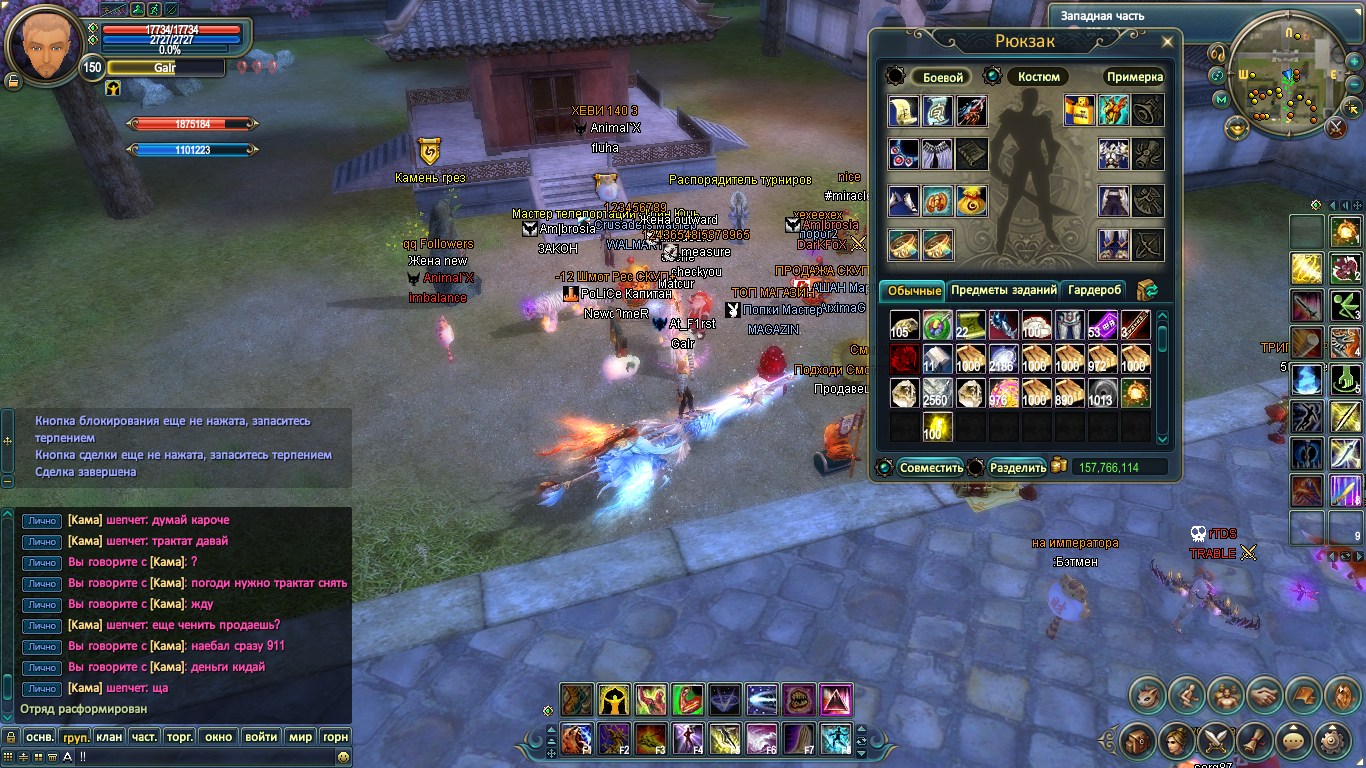The height and width of the screenshot is (768, 1366).
Task: Switch to the Костюм equipment view
Action: [1038, 77]
